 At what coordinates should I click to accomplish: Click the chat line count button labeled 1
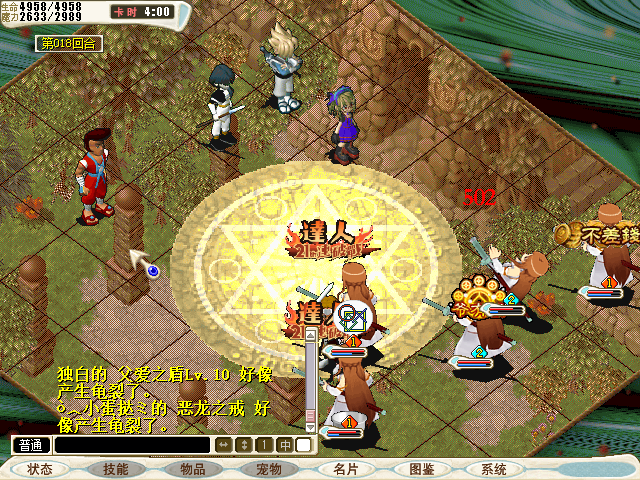(264, 445)
